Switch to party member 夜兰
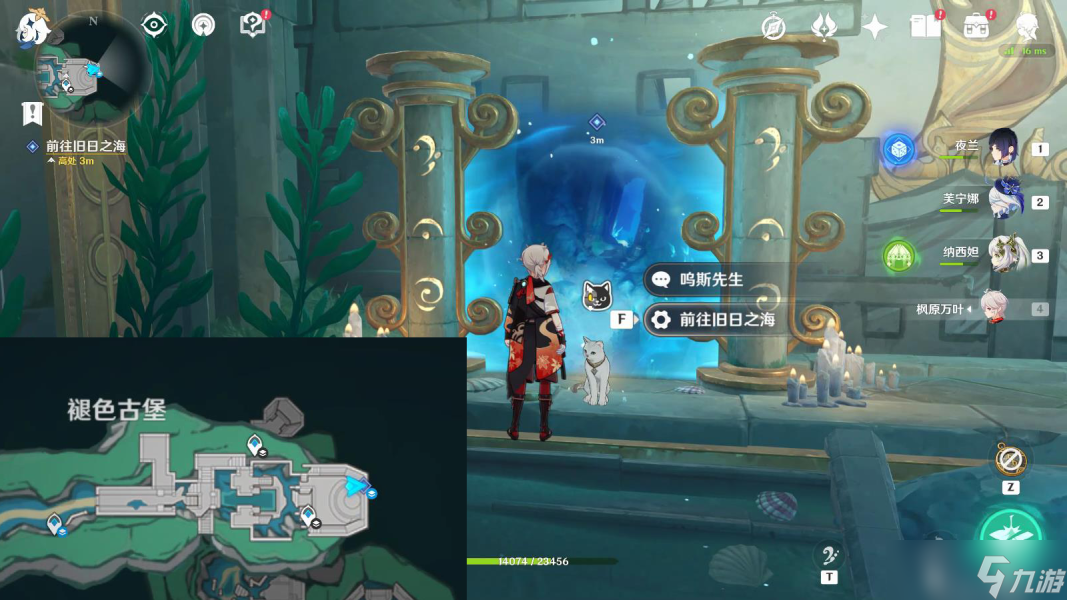The height and width of the screenshot is (600, 1067). coord(1000,148)
